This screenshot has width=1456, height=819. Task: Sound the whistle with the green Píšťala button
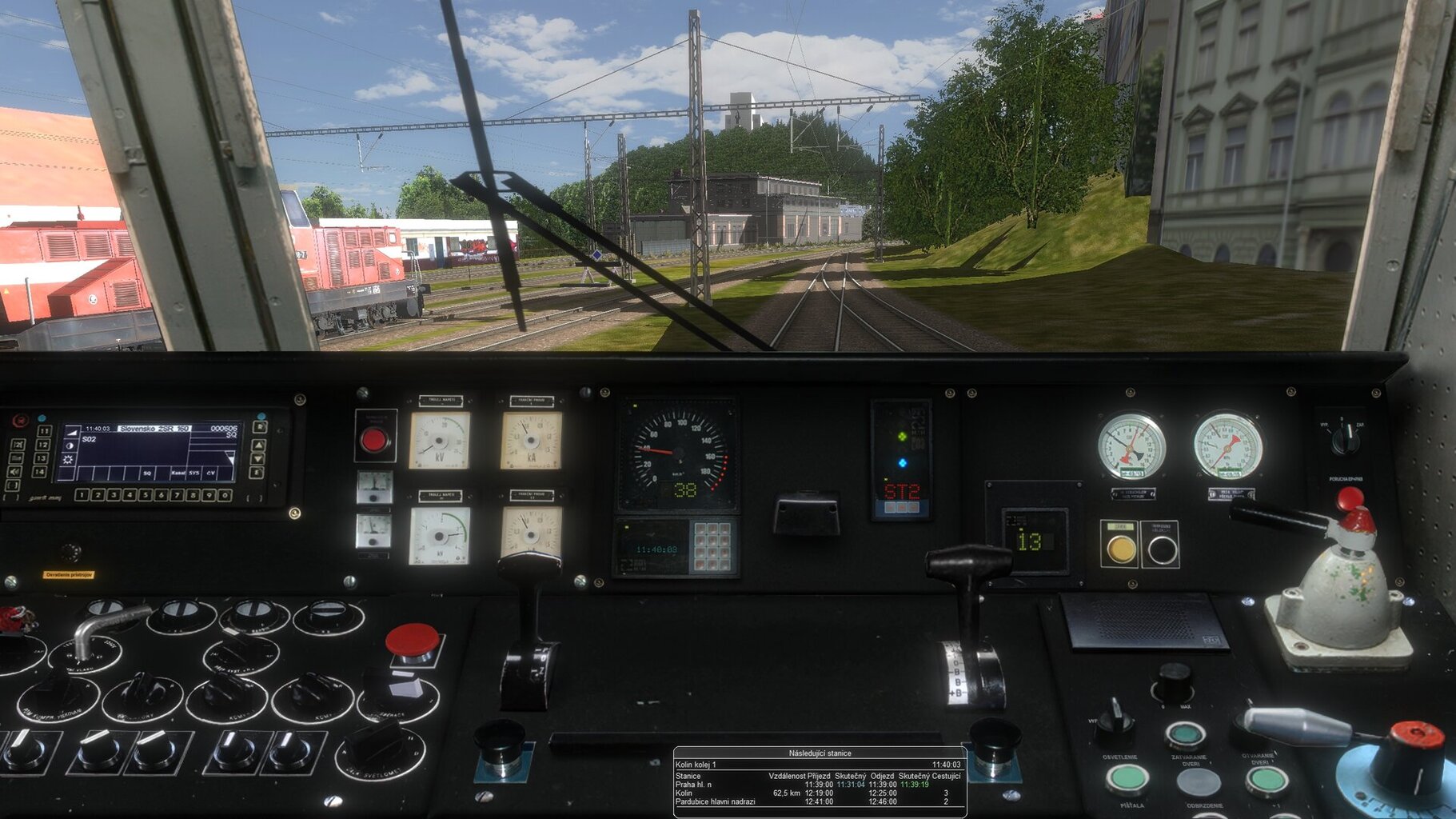point(1127,777)
